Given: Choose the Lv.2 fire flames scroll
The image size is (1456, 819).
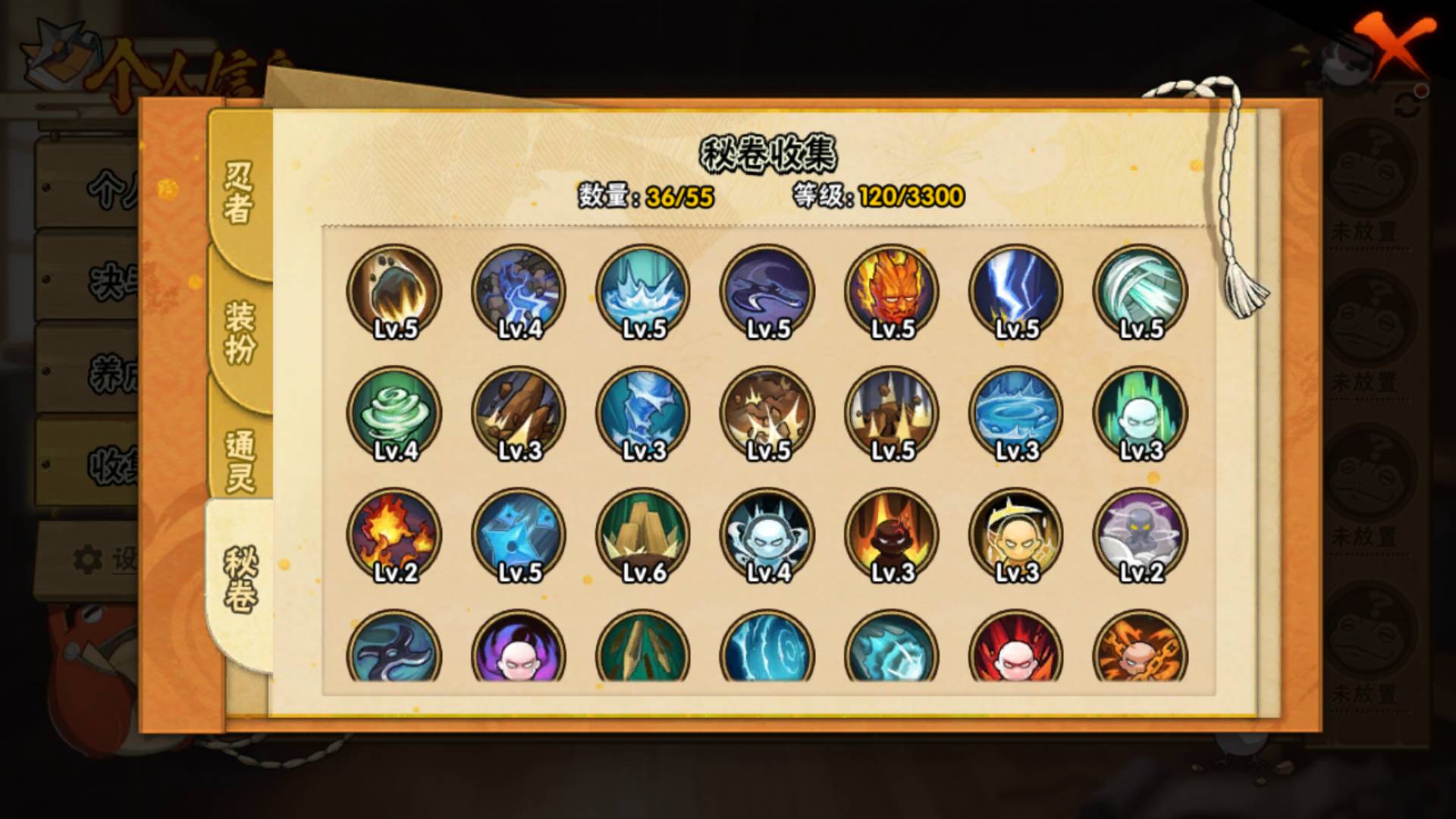Looking at the screenshot, I should (394, 535).
